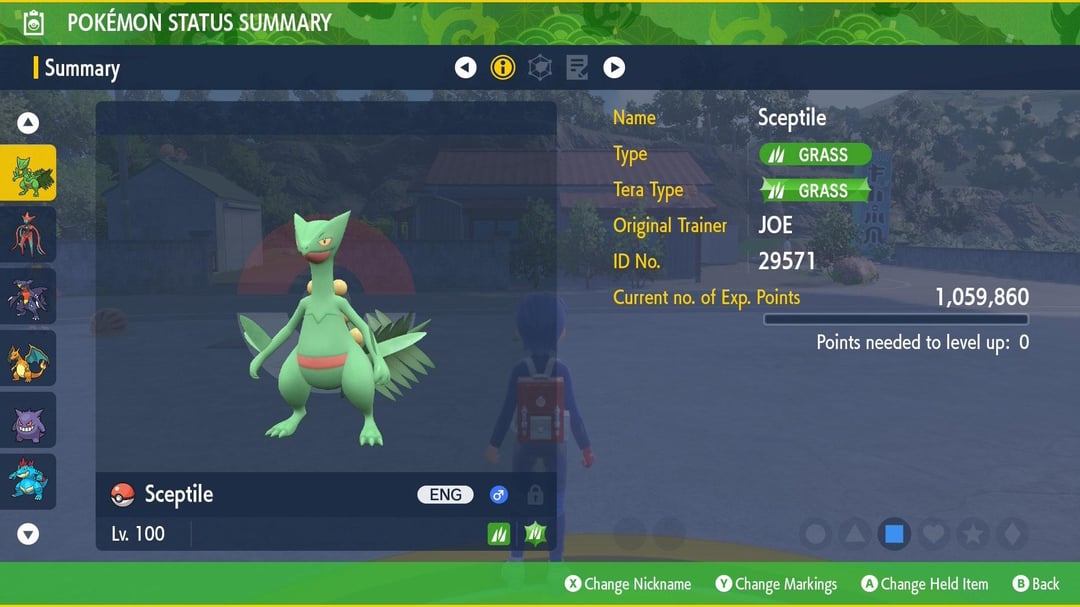The image size is (1080, 607).
Task: Go back from the summary screen
Action: (x=1035, y=584)
